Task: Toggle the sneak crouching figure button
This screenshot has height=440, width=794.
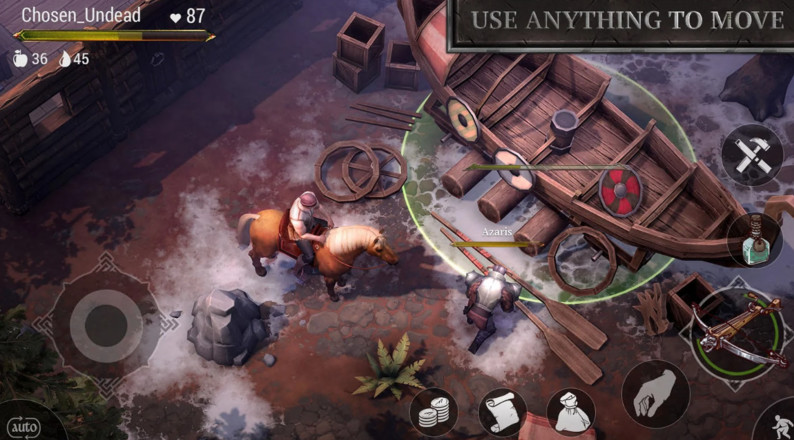Action: [x=781, y=423]
